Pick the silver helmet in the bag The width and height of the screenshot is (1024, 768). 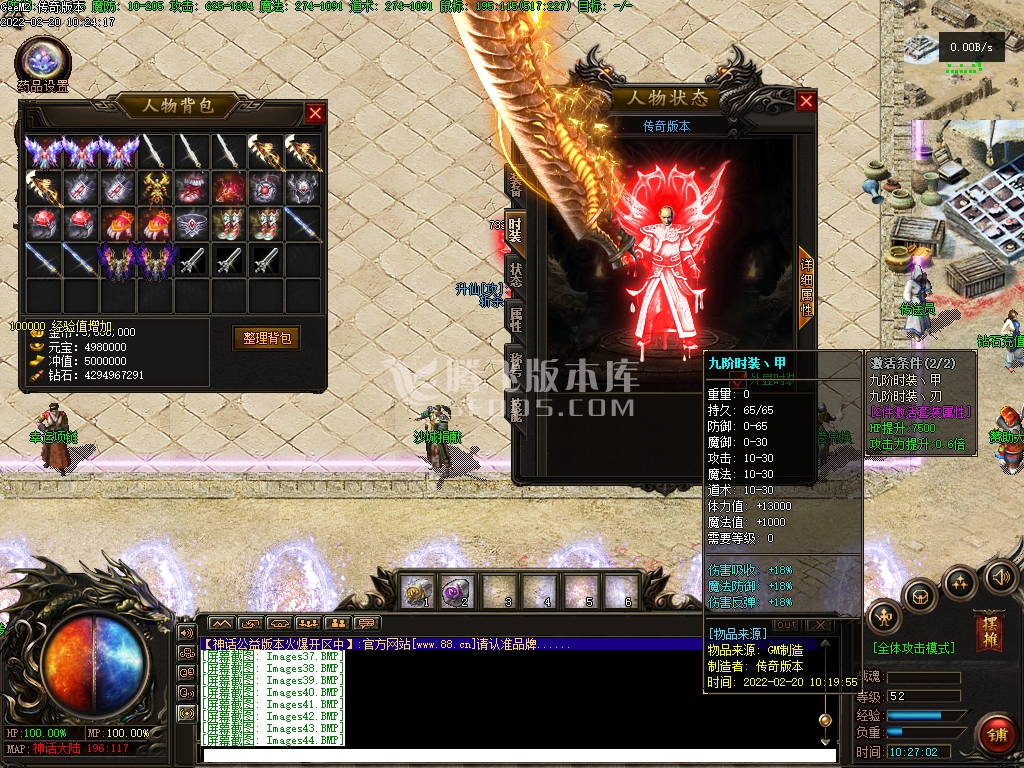pyautogui.click(x=304, y=187)
